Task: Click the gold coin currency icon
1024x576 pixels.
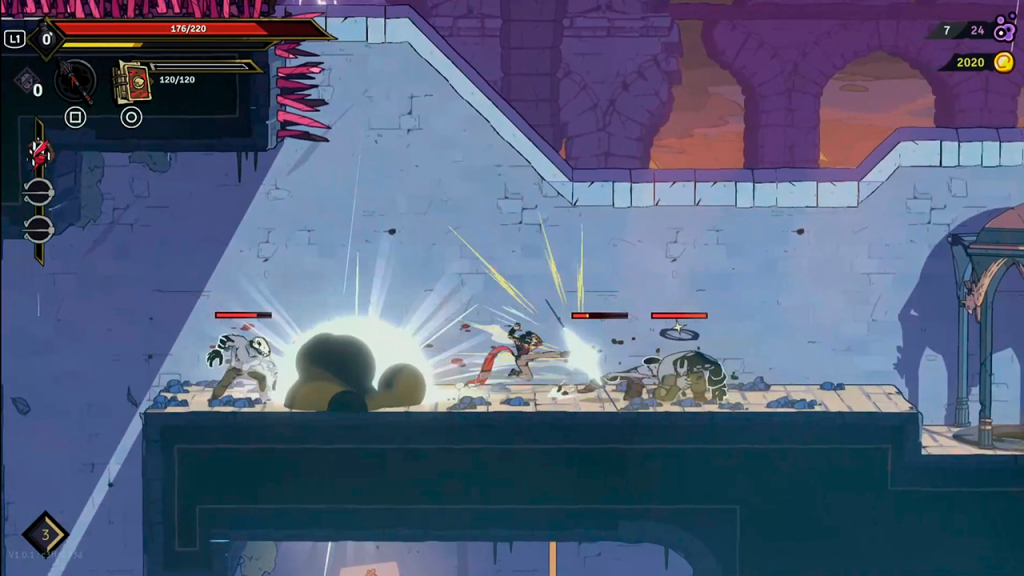Action: (x=1002, y=62)
